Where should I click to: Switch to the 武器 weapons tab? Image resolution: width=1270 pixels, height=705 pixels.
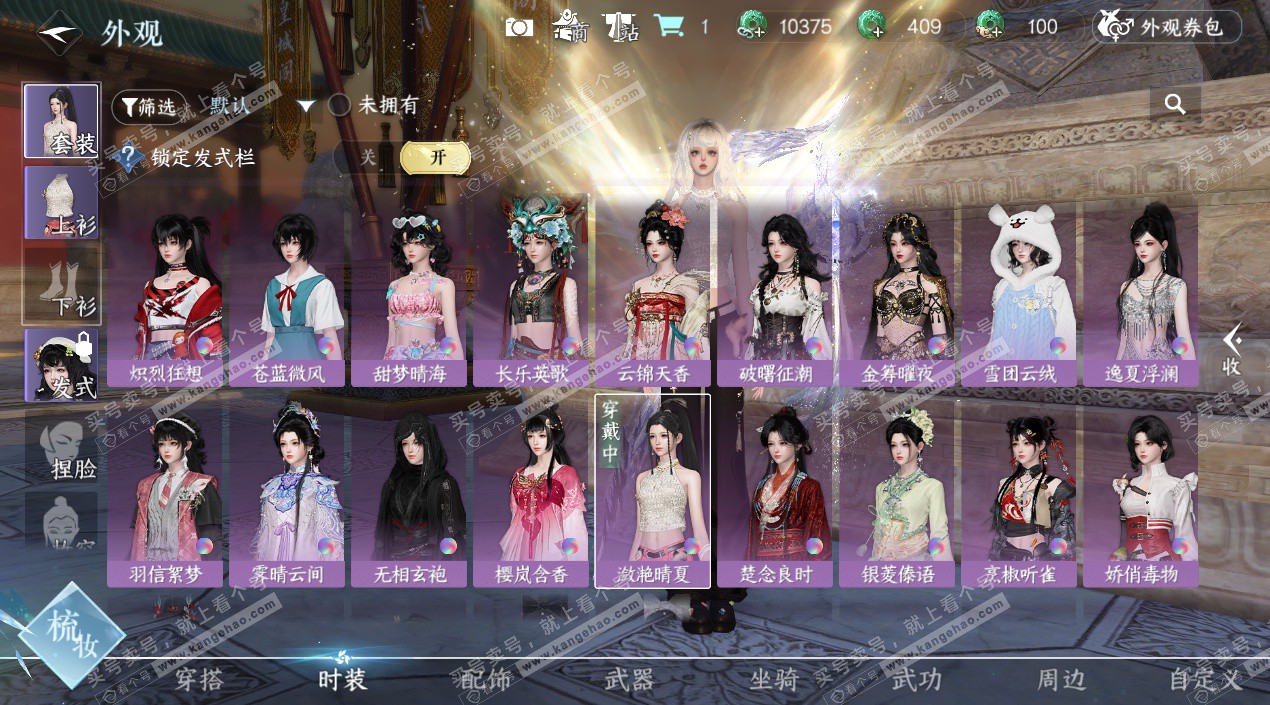coord(629,680)
